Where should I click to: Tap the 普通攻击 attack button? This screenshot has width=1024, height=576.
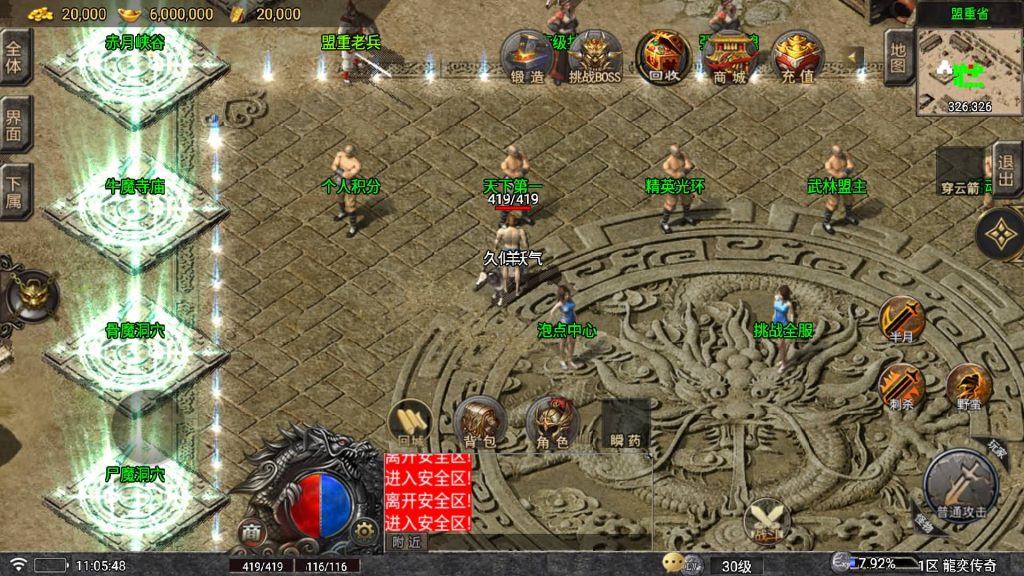tap(961, 487)
